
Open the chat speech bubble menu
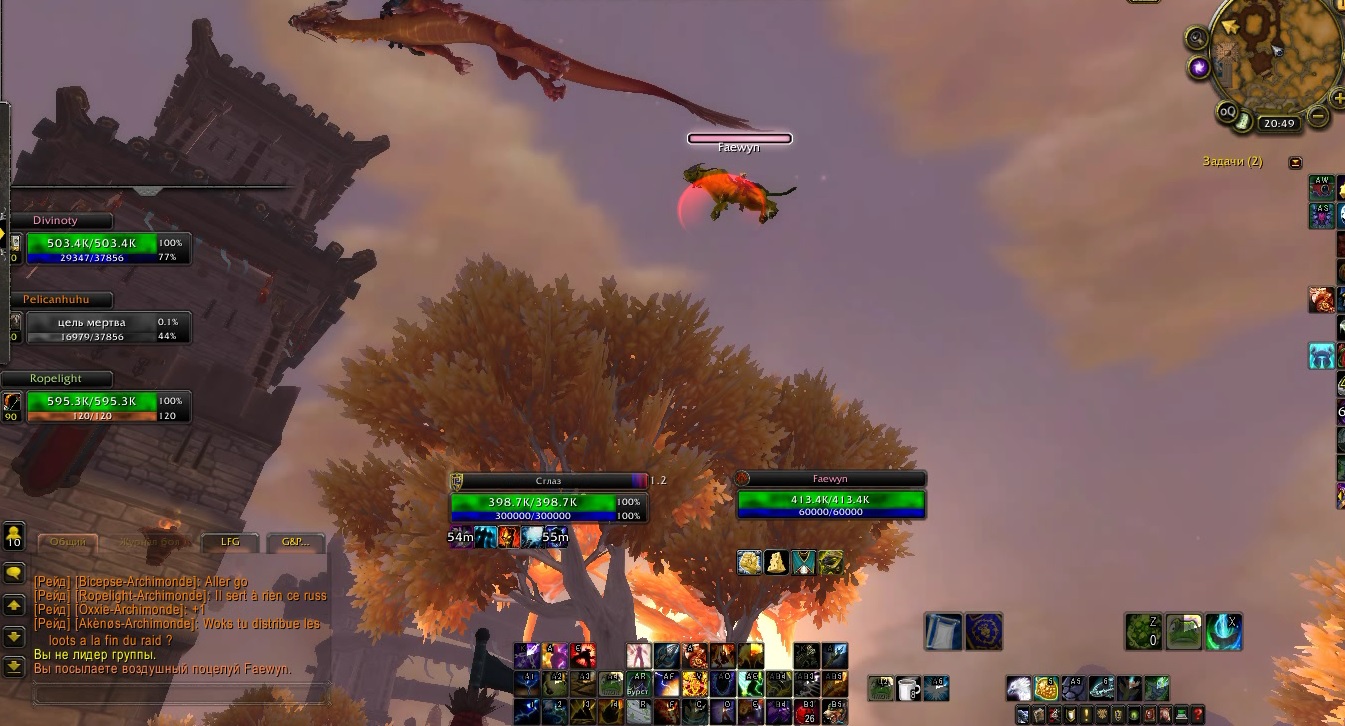coord(14,573)
